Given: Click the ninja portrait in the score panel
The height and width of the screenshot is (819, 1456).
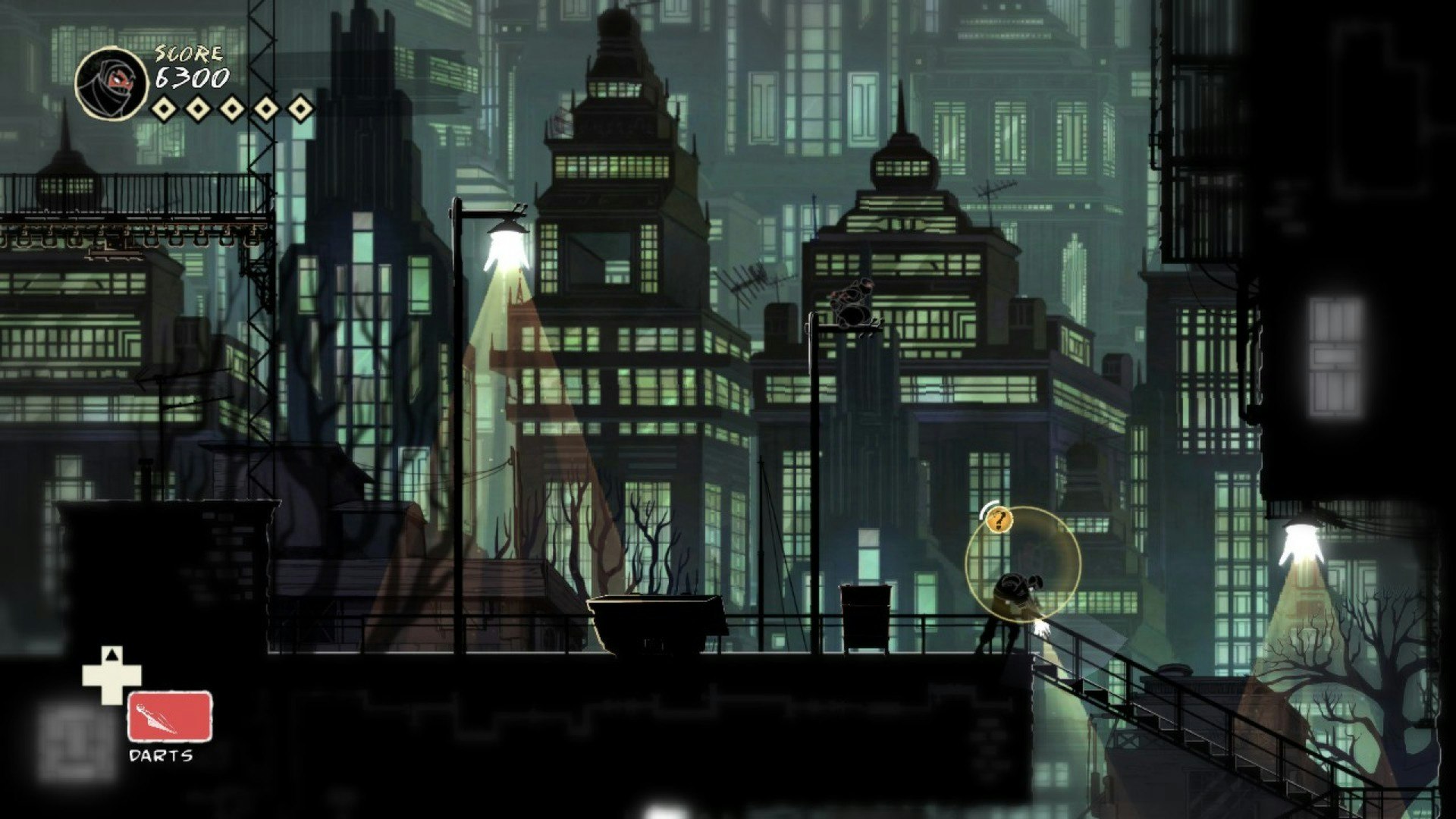Looking at the screenshot, I should (x=114, y=83).
